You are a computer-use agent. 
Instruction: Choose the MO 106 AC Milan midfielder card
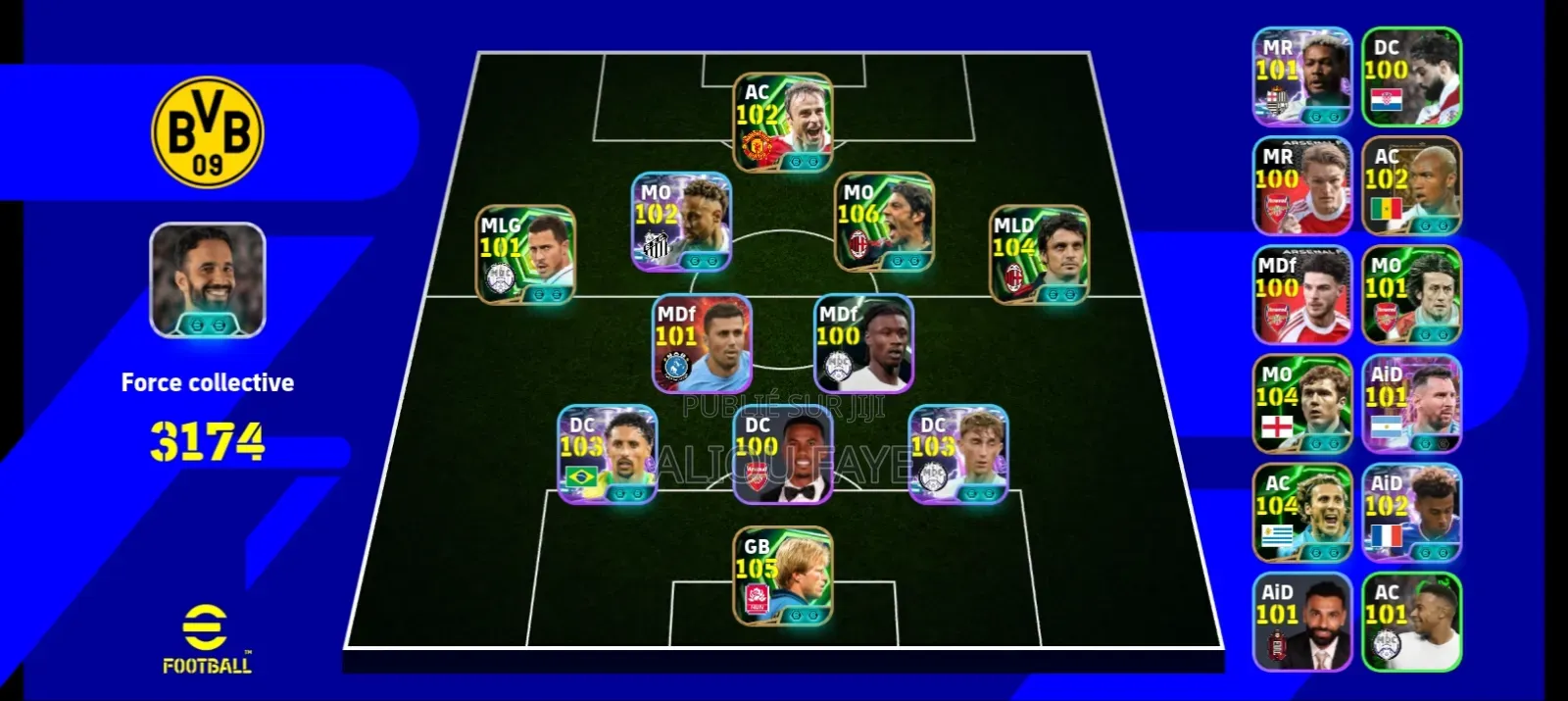[x=883, y=223]
